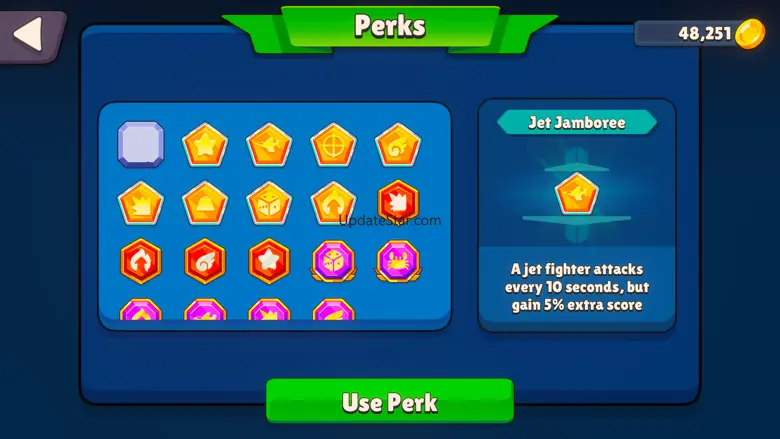The width and height of the screenshot is (780, 439).
Task: Select the red crown perk
Action: (397, 203)
